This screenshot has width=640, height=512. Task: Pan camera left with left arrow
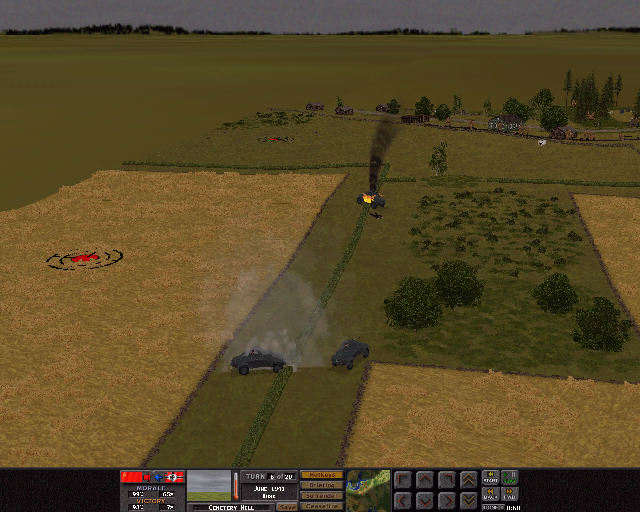402,499
